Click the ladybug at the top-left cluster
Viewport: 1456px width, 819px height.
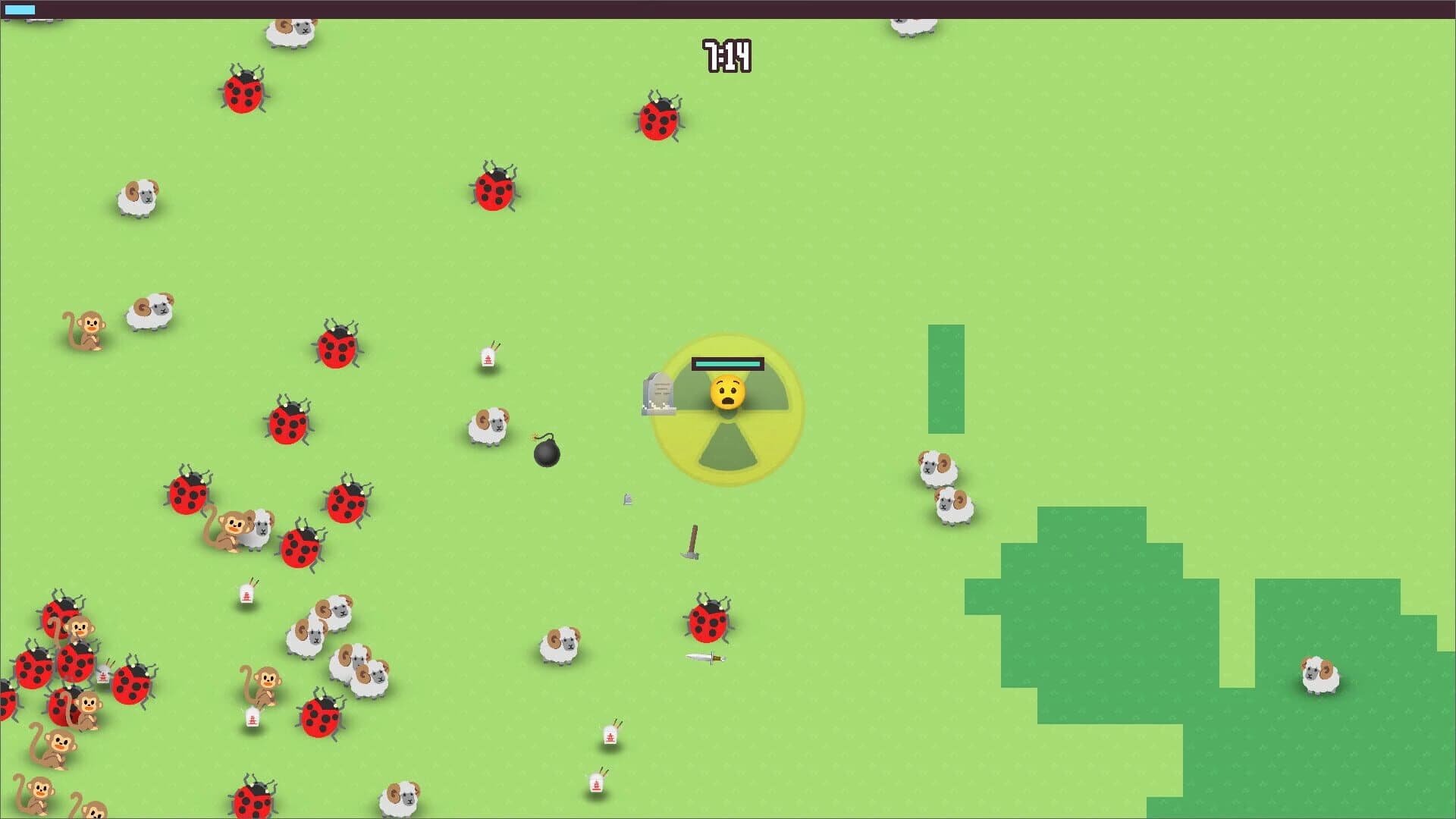[241, 93]
